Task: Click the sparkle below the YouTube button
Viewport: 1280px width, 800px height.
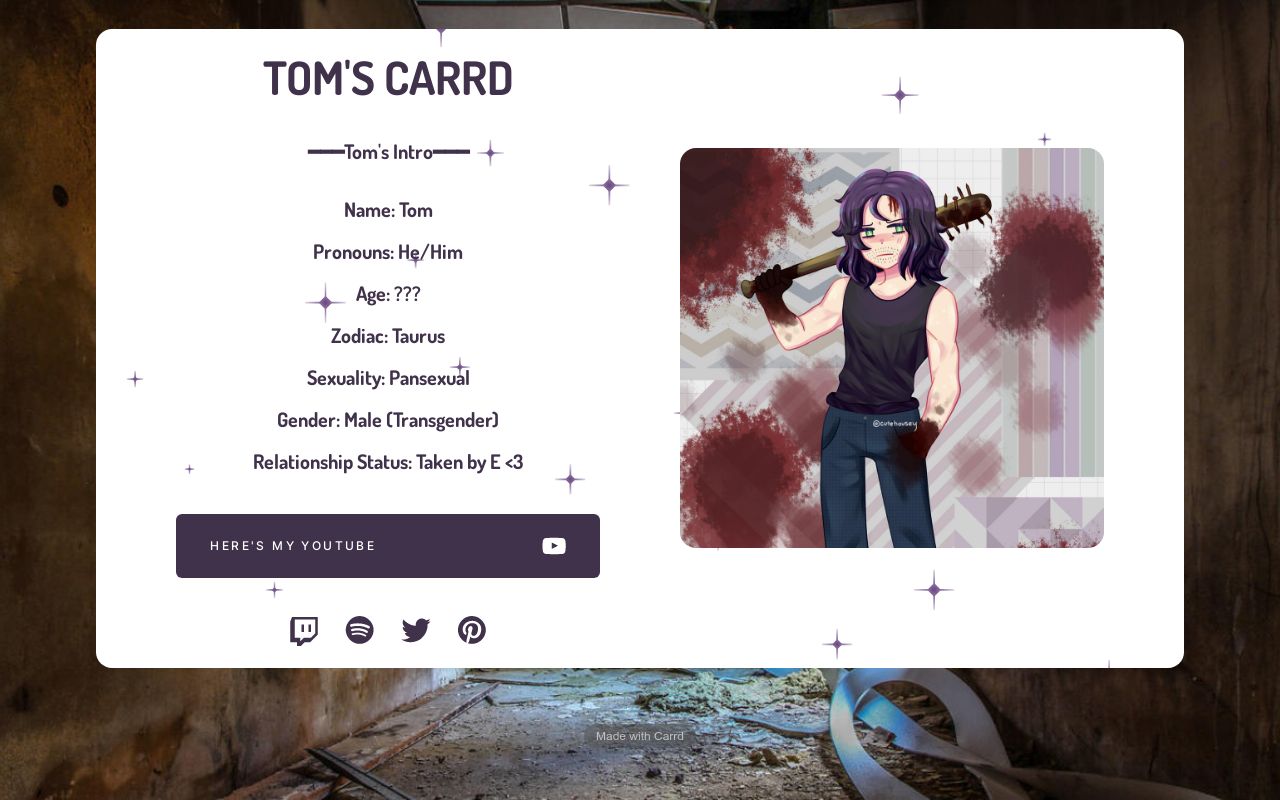Action: (274, 590)
